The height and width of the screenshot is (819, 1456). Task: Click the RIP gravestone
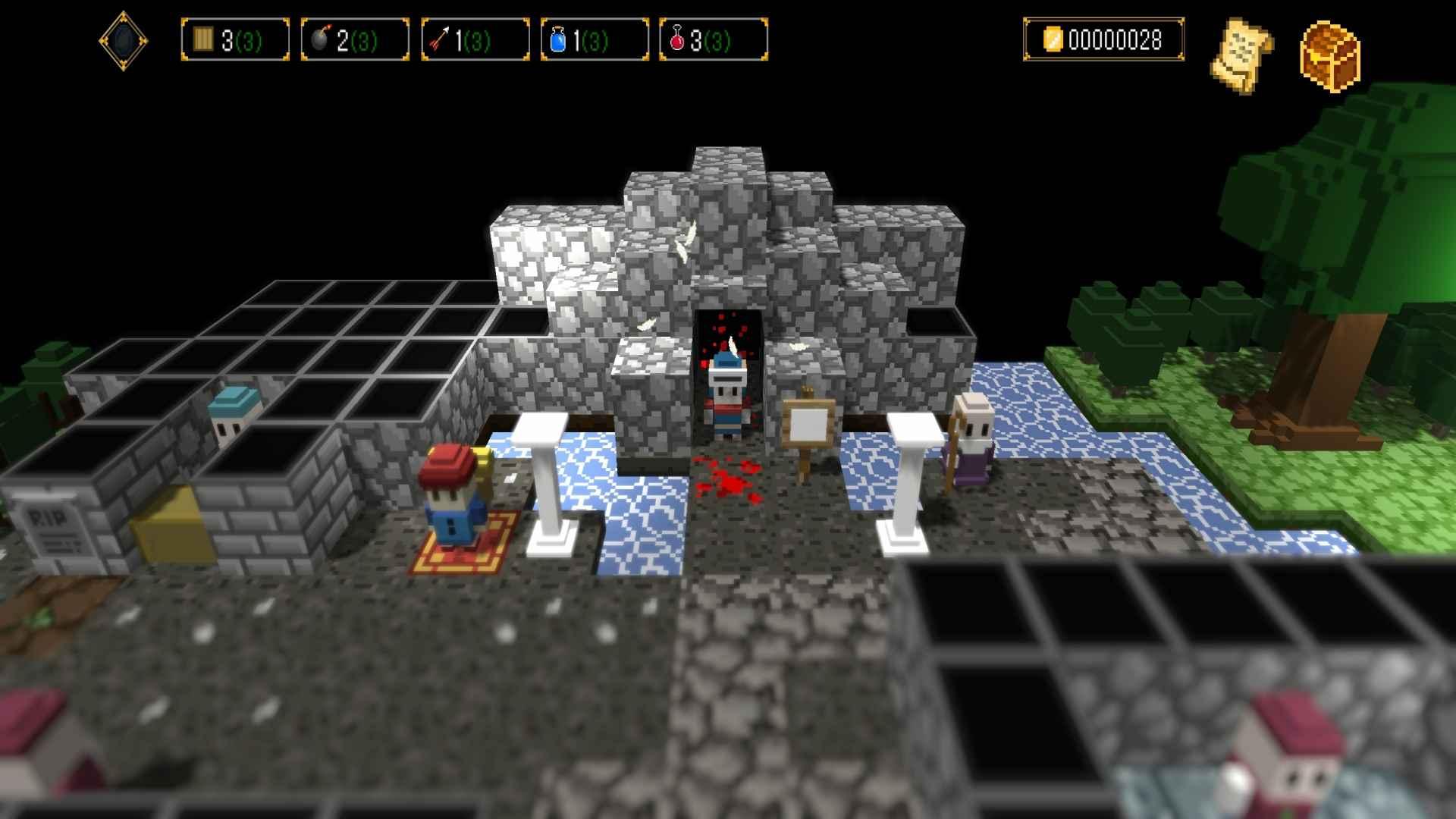53,531
